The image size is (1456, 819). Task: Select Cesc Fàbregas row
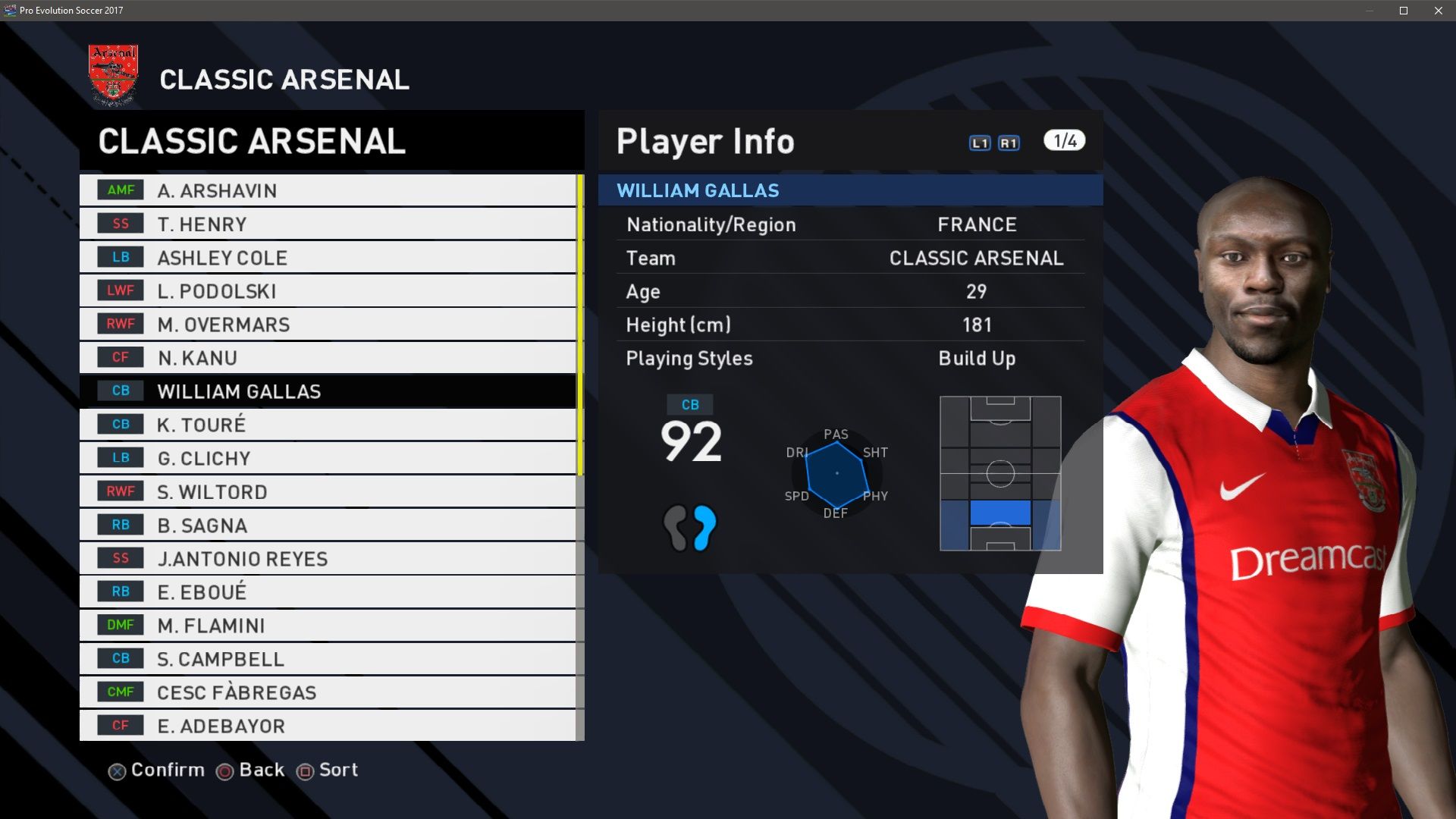tap(328, 692)
